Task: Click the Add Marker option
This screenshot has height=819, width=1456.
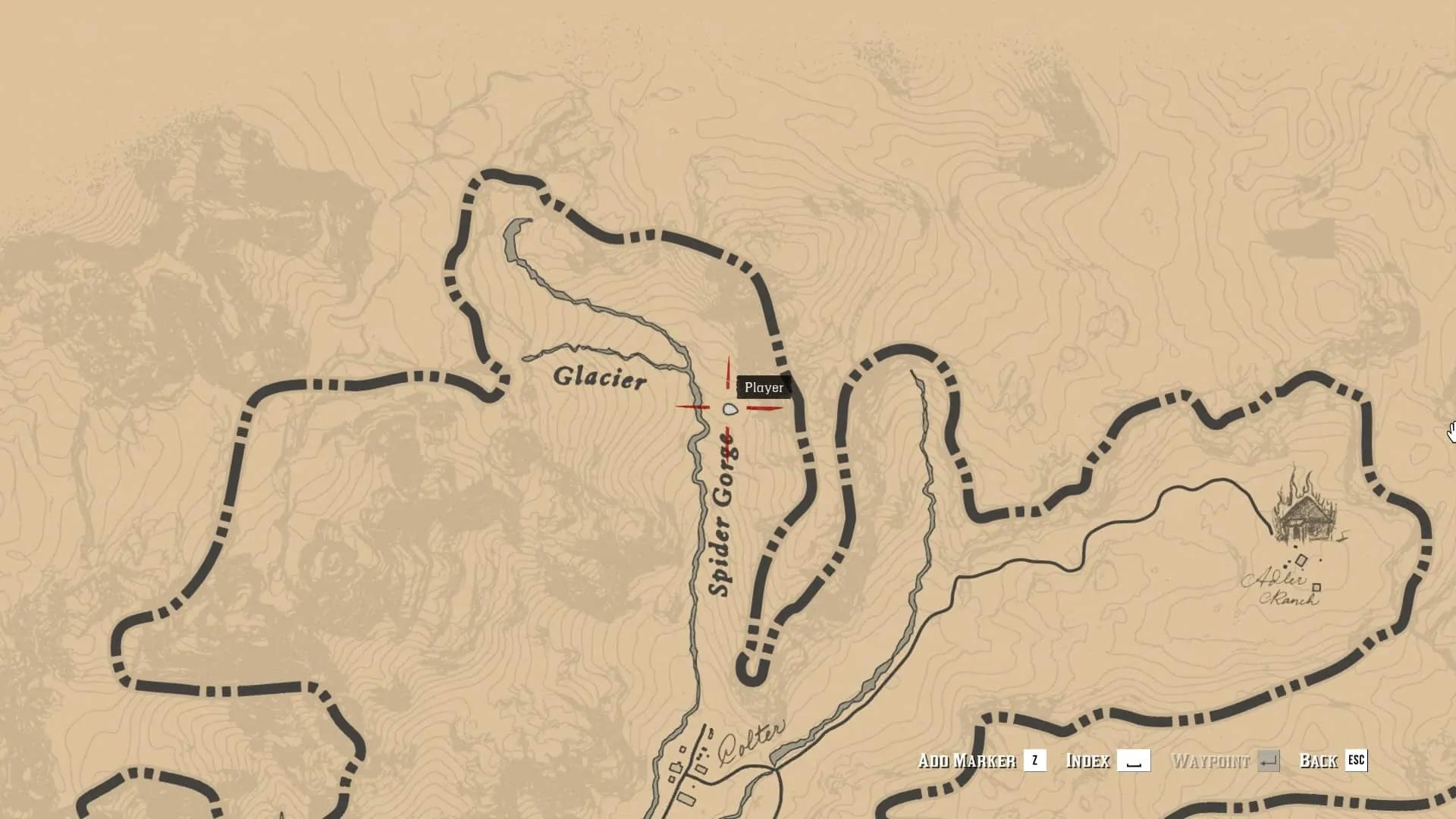Action: pos(981,761)
